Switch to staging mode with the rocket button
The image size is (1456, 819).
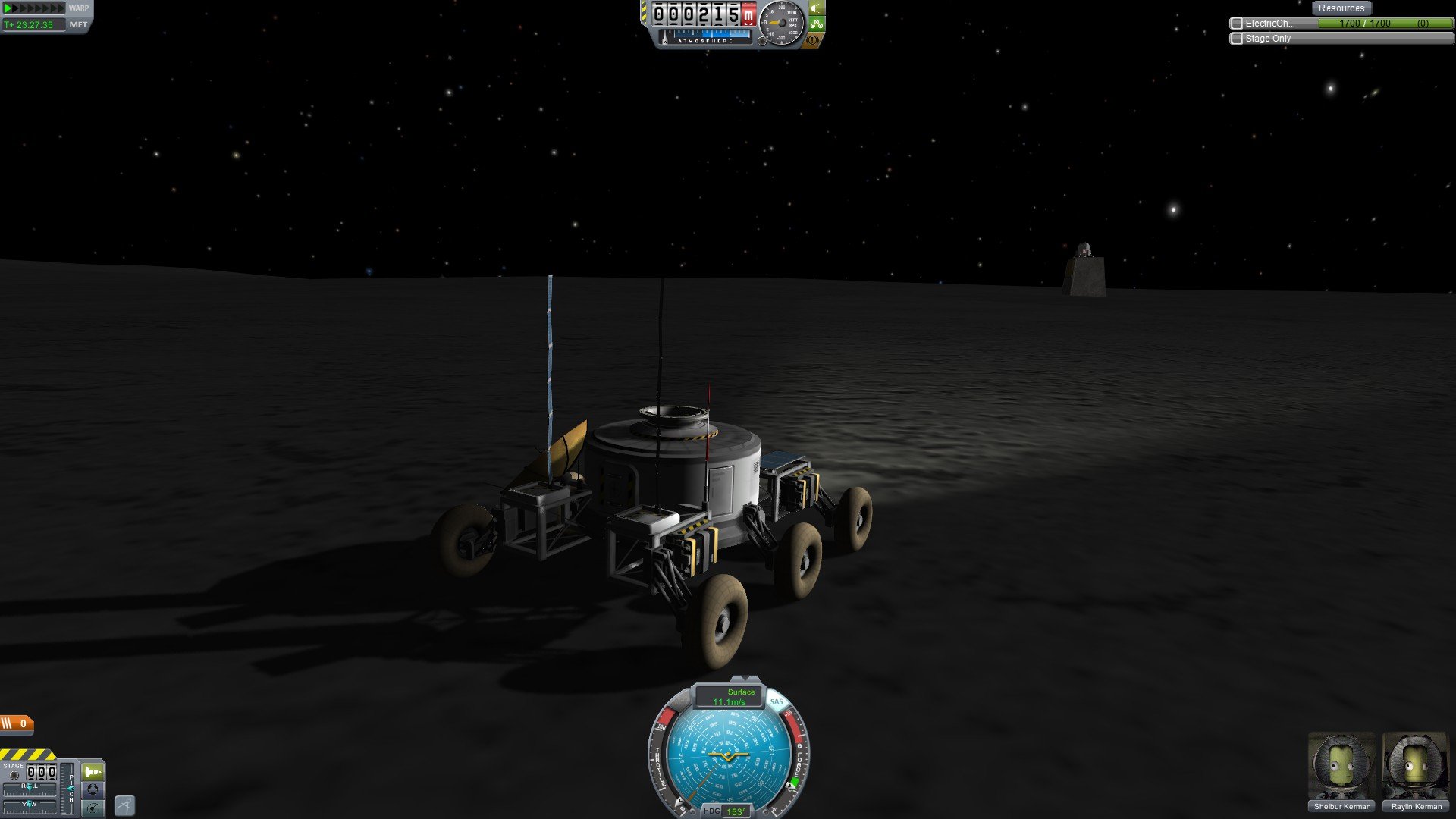point(93,772)
